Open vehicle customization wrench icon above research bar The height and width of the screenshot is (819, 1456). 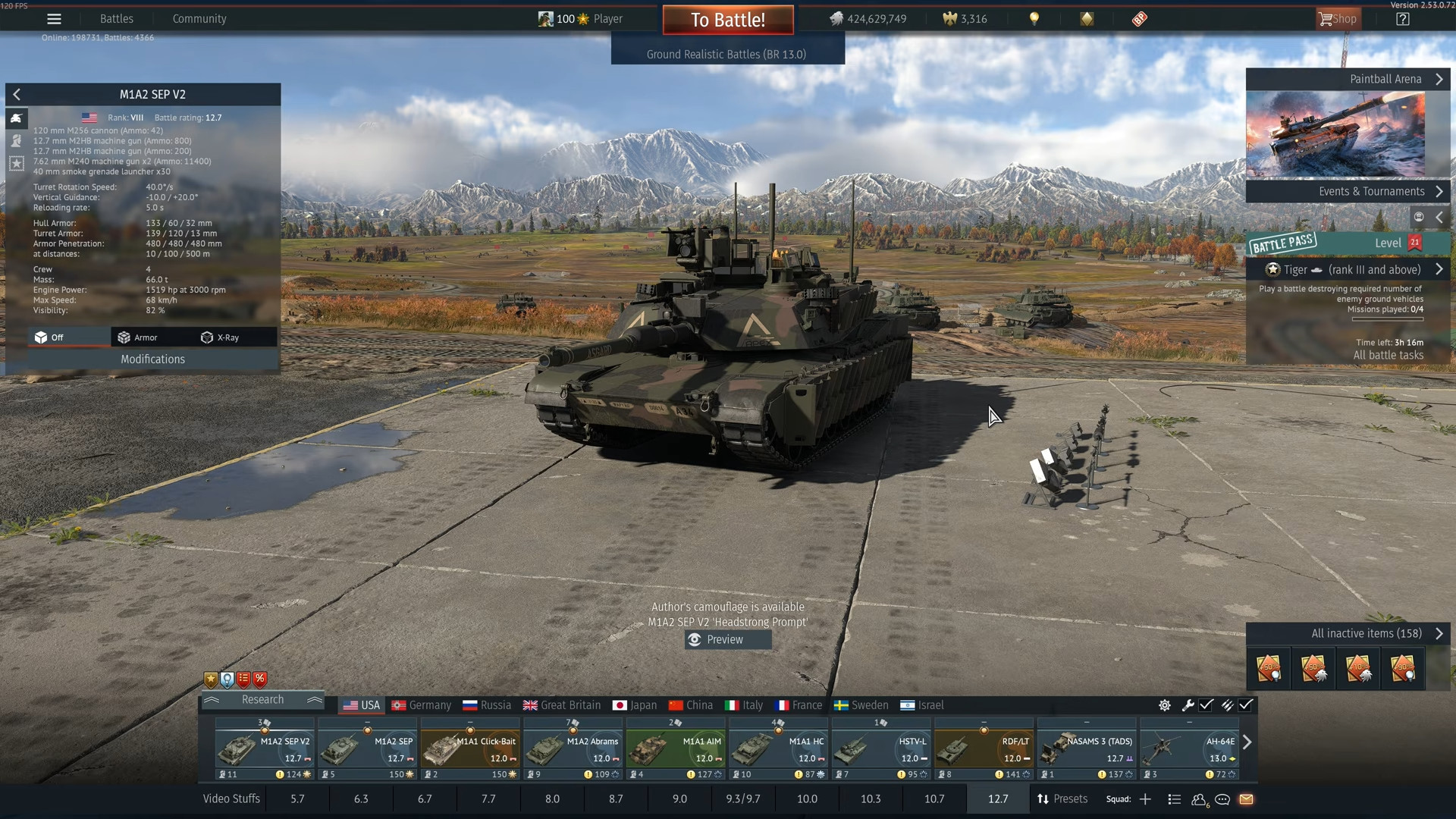pyautogui.click(x=1188, y=705)
